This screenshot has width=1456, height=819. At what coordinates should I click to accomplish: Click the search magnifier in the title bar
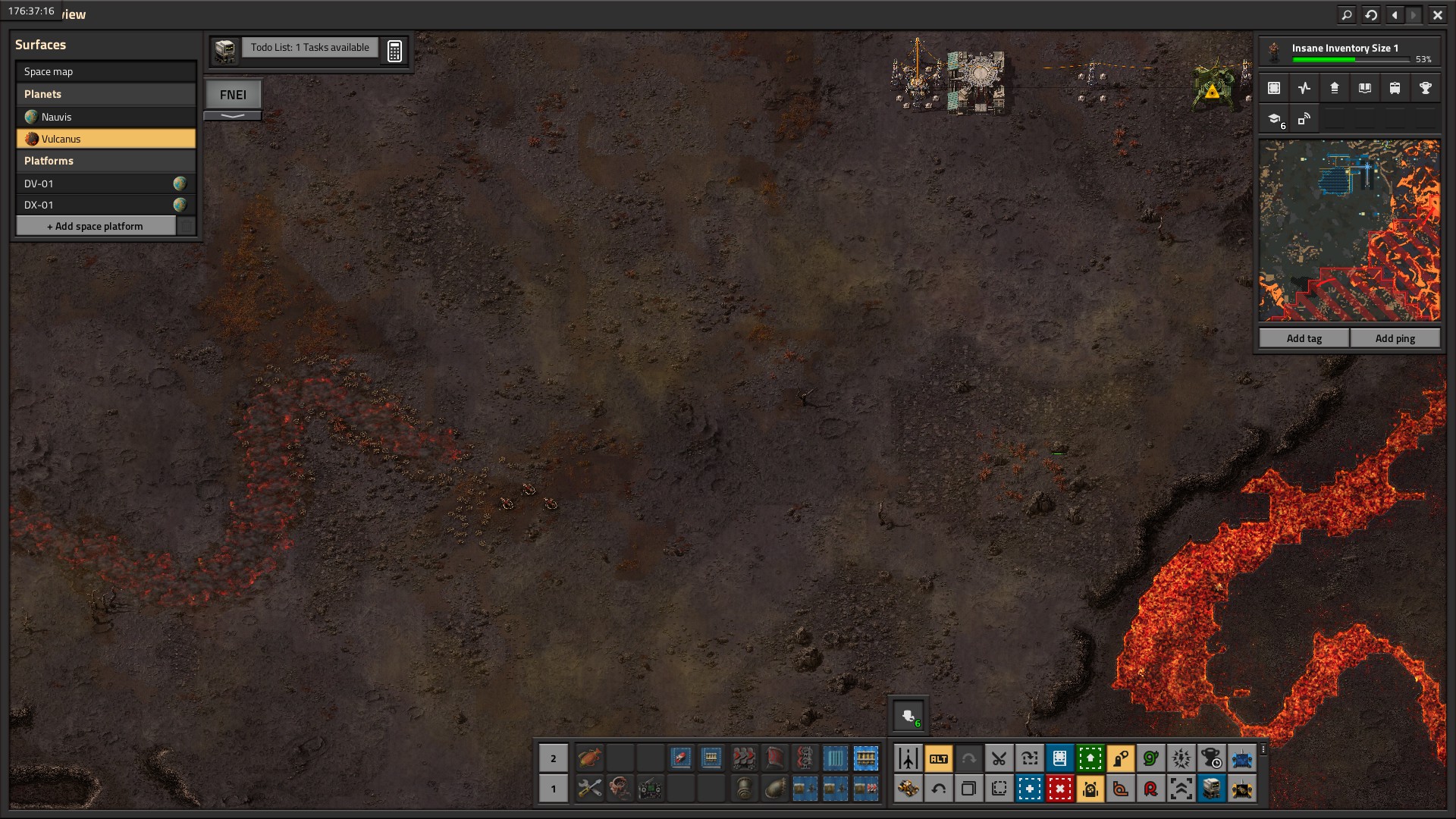(1346, 14)
